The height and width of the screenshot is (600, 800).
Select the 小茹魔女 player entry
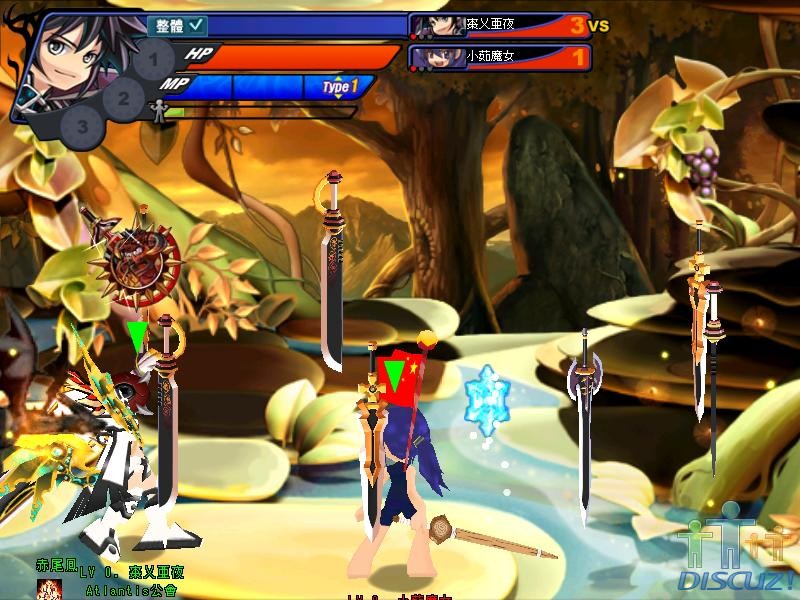pos(499,57)
